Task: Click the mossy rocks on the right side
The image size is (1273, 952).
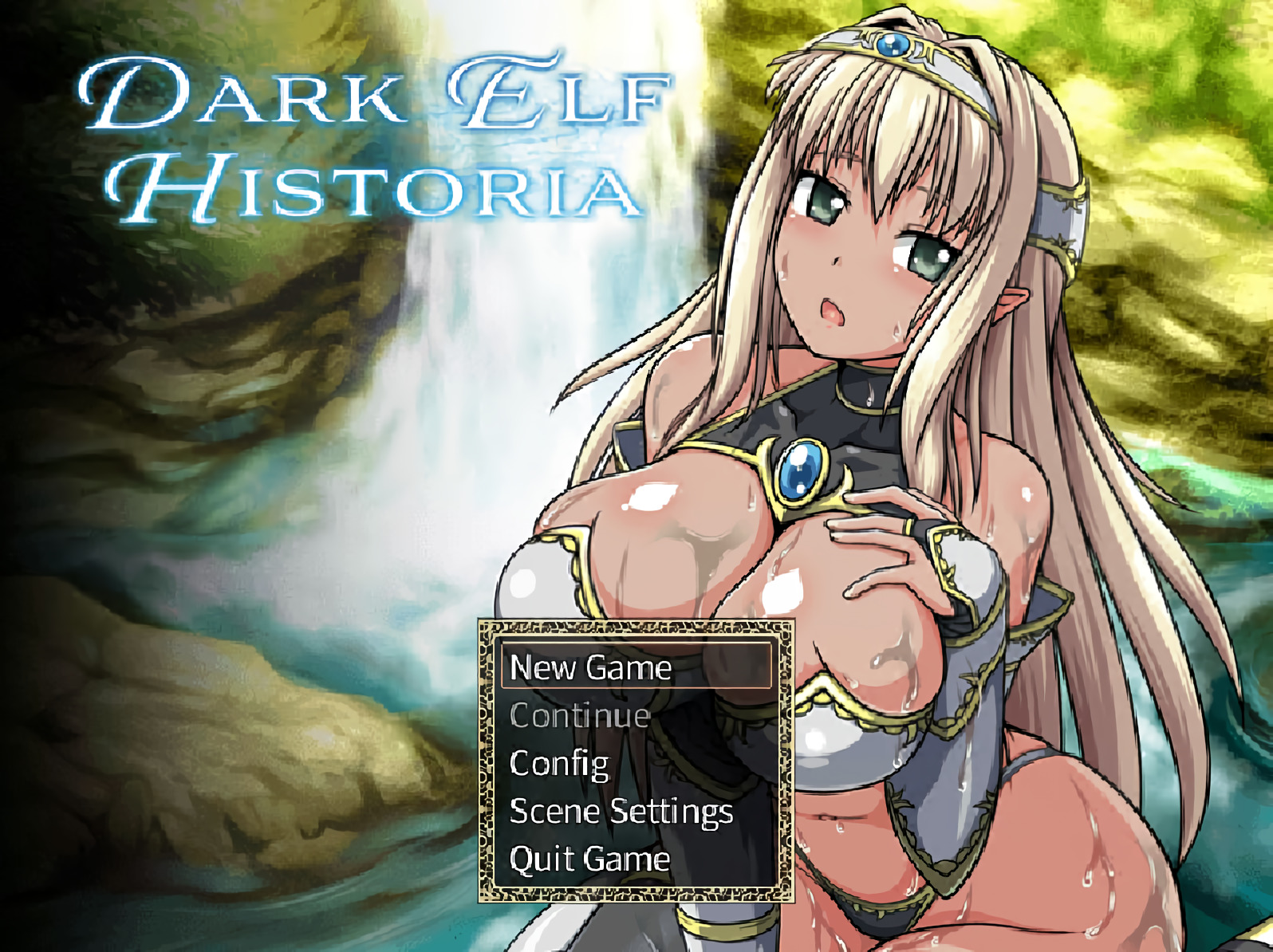Action: (1180, 199)
